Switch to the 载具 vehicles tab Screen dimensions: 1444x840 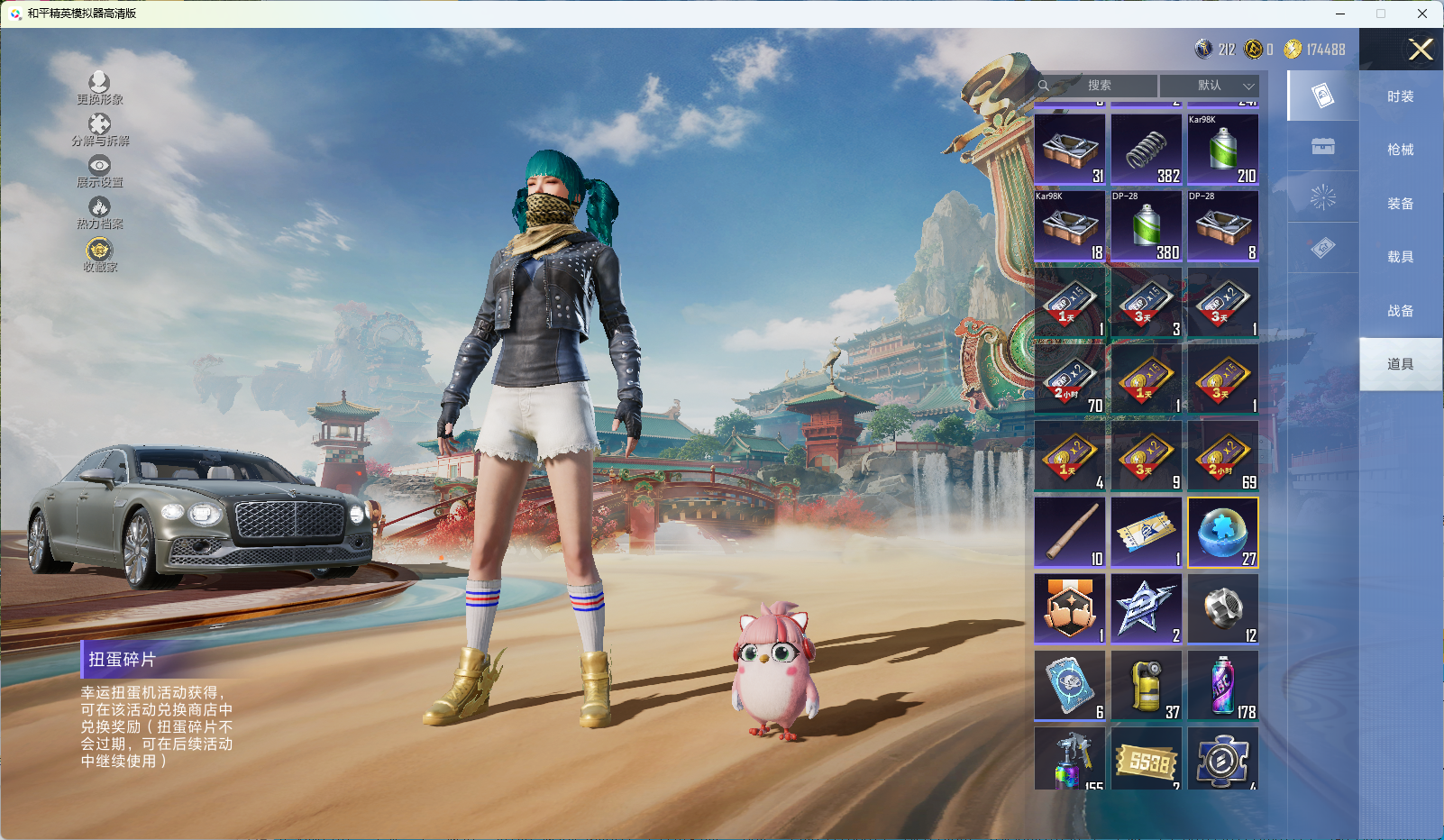point(1400,257)
